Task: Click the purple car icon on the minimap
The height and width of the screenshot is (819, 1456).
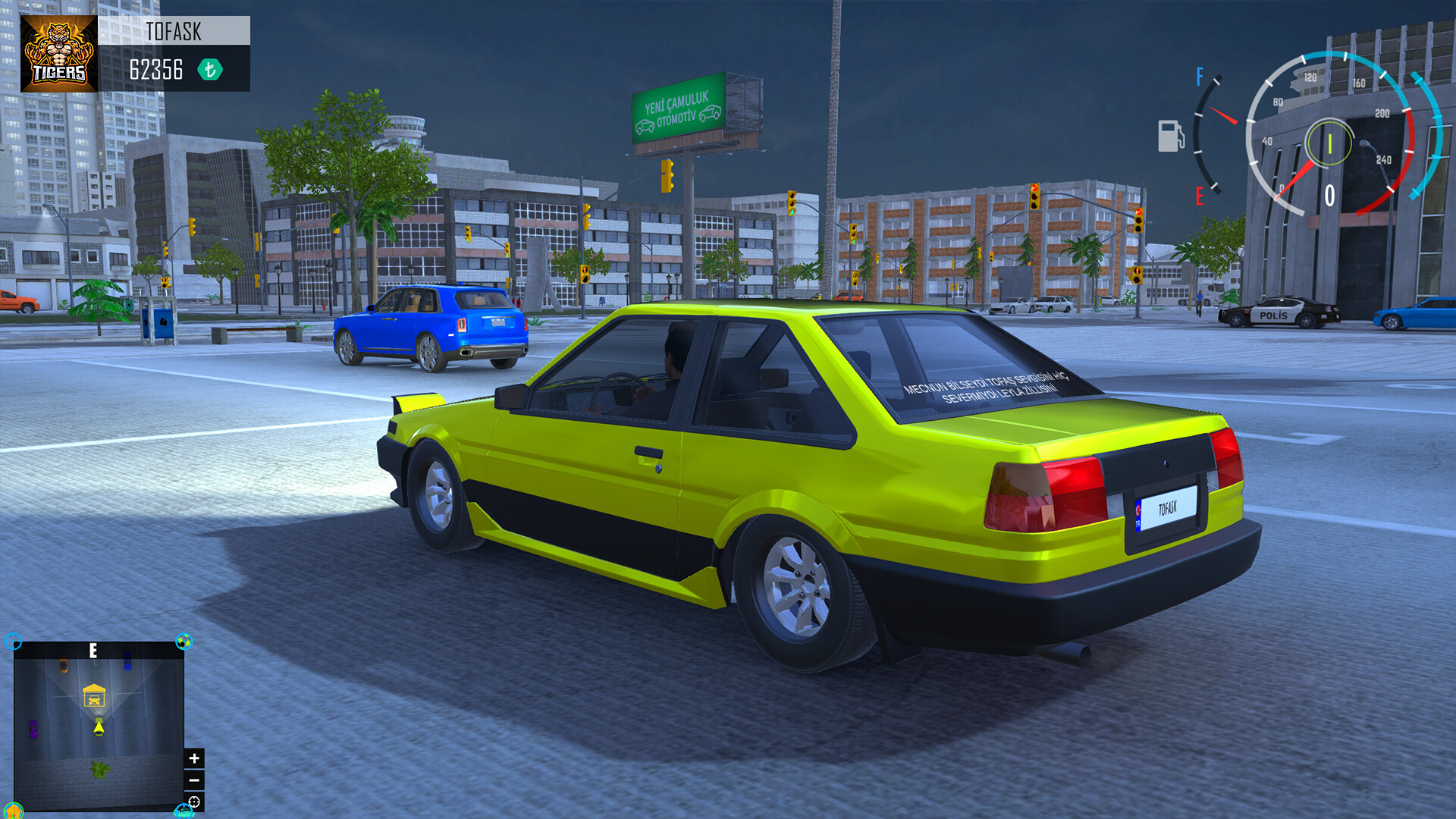Action: coord(33,730)
